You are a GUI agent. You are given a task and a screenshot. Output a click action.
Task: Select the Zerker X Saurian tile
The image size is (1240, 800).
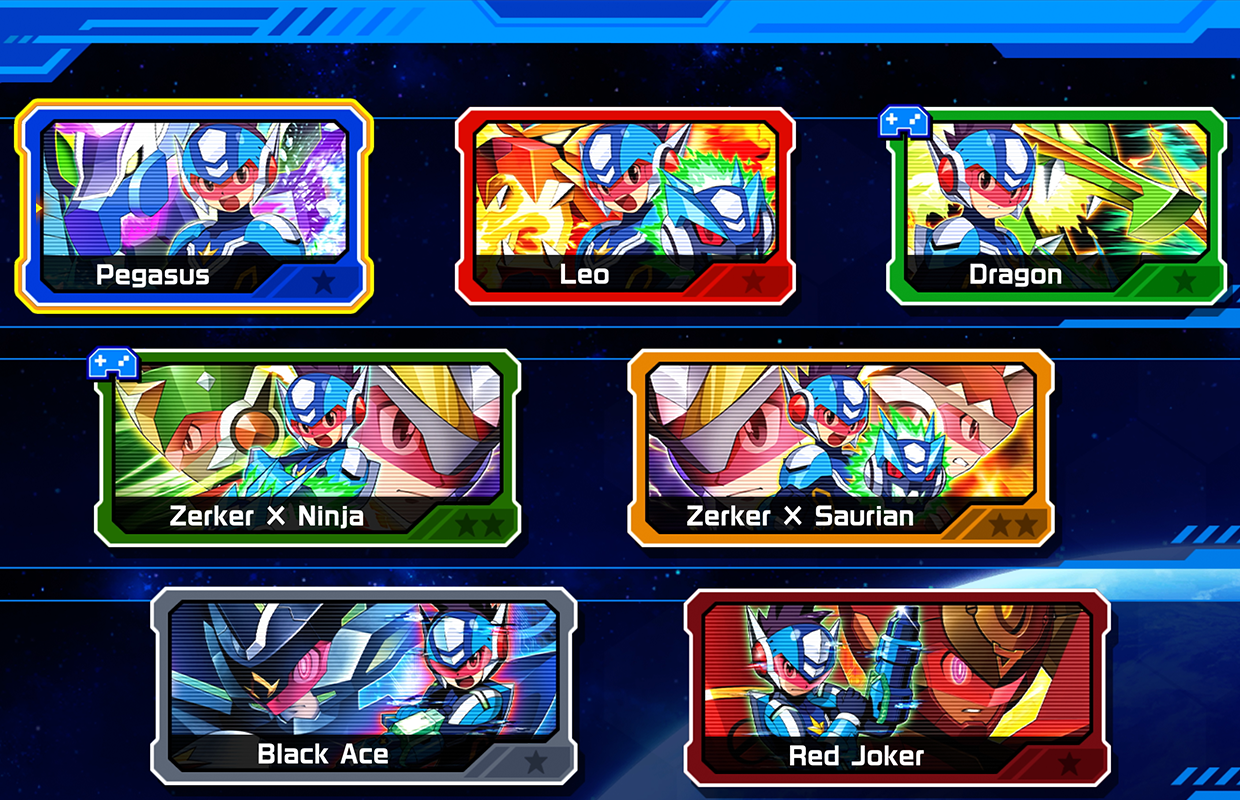tap(840, 448)
